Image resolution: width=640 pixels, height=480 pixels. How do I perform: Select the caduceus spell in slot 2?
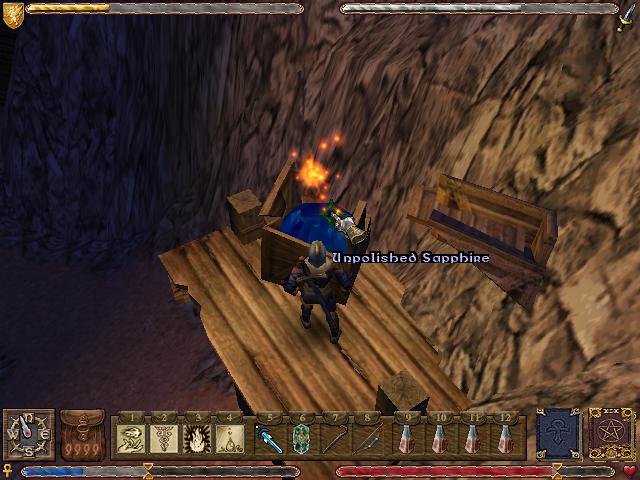pos(165,437)
